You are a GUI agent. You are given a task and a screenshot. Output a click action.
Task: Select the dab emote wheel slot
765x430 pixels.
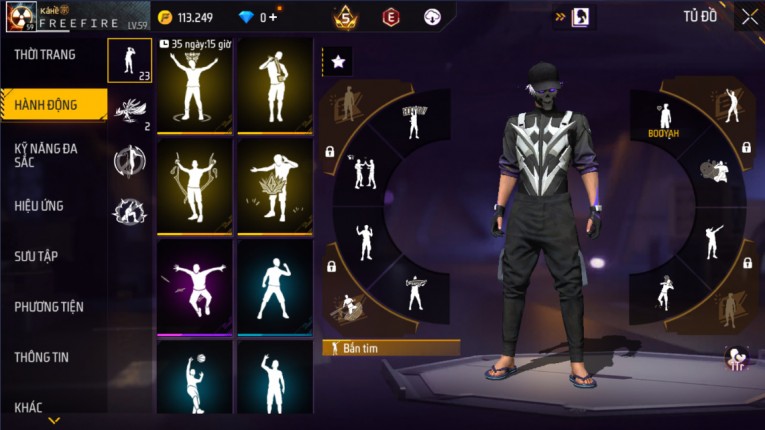tap(711, 242)
